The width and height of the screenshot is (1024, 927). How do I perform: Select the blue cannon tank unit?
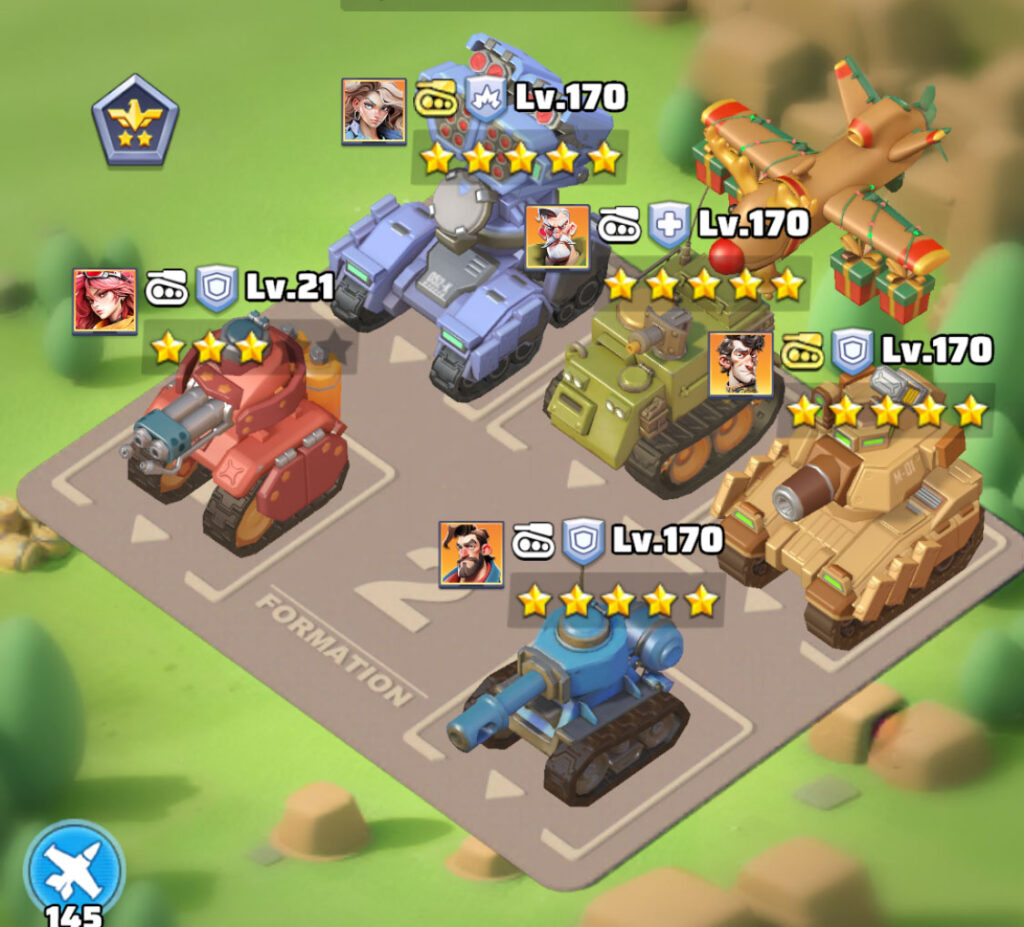click(580, 700)
